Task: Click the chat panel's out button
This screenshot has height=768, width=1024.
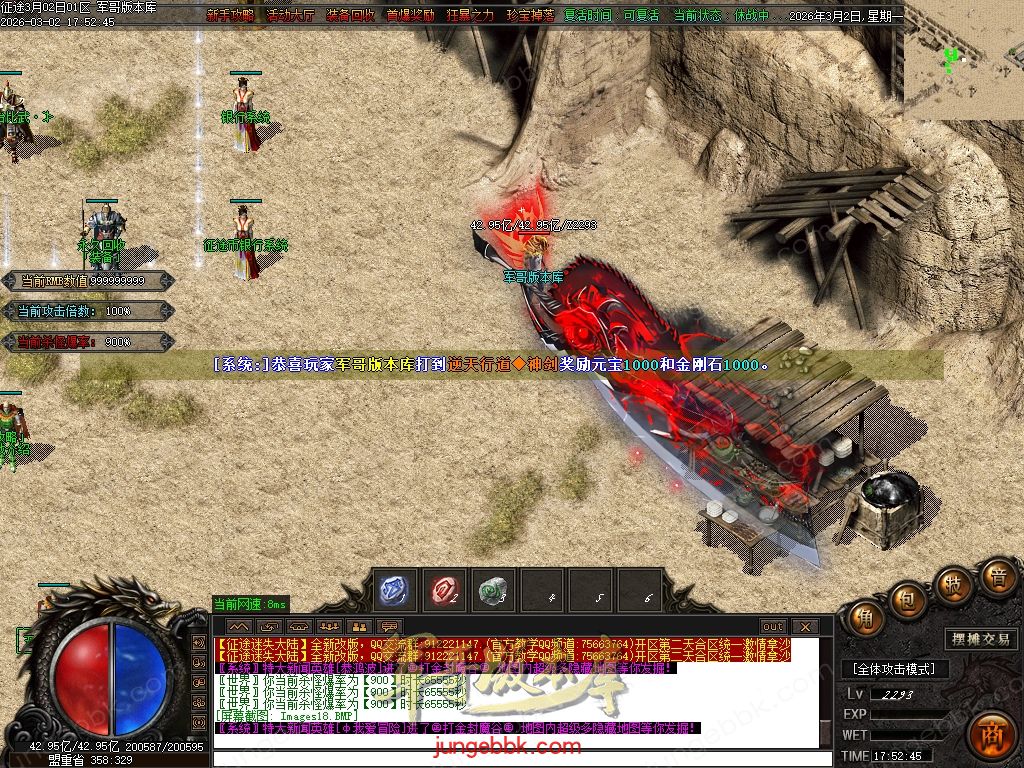Action: coord(773,627)
